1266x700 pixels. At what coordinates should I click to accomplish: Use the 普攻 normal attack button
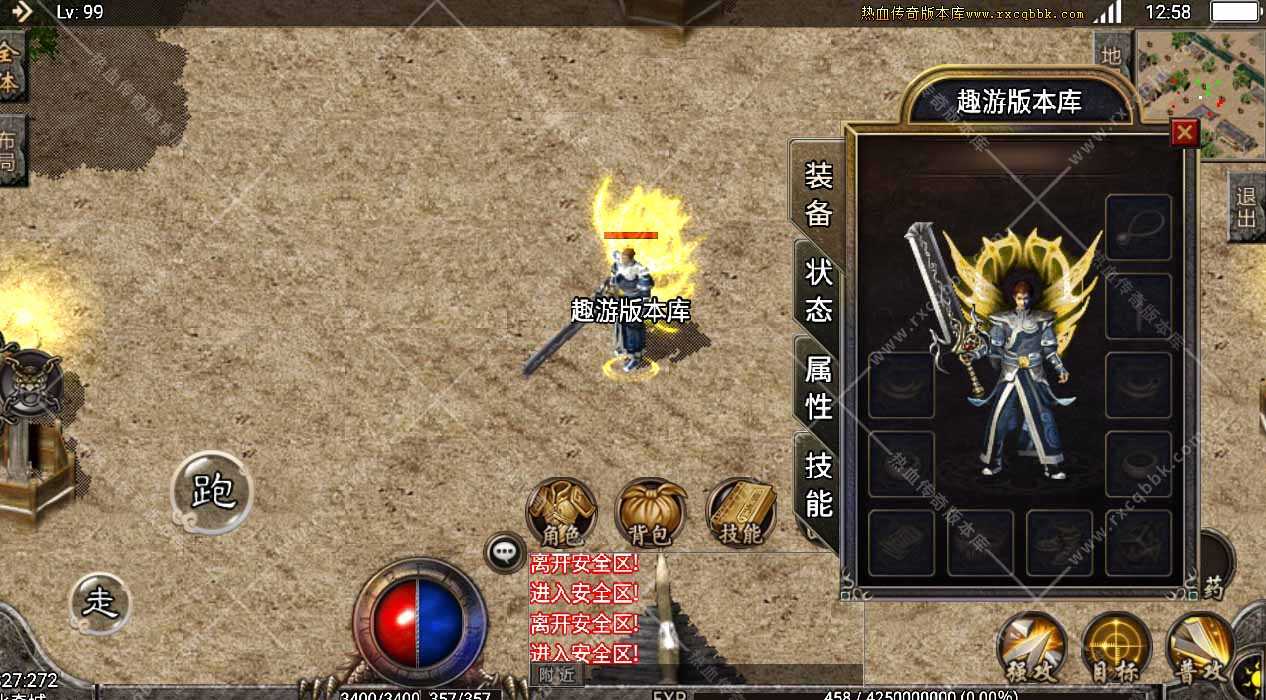[1200, 646]
